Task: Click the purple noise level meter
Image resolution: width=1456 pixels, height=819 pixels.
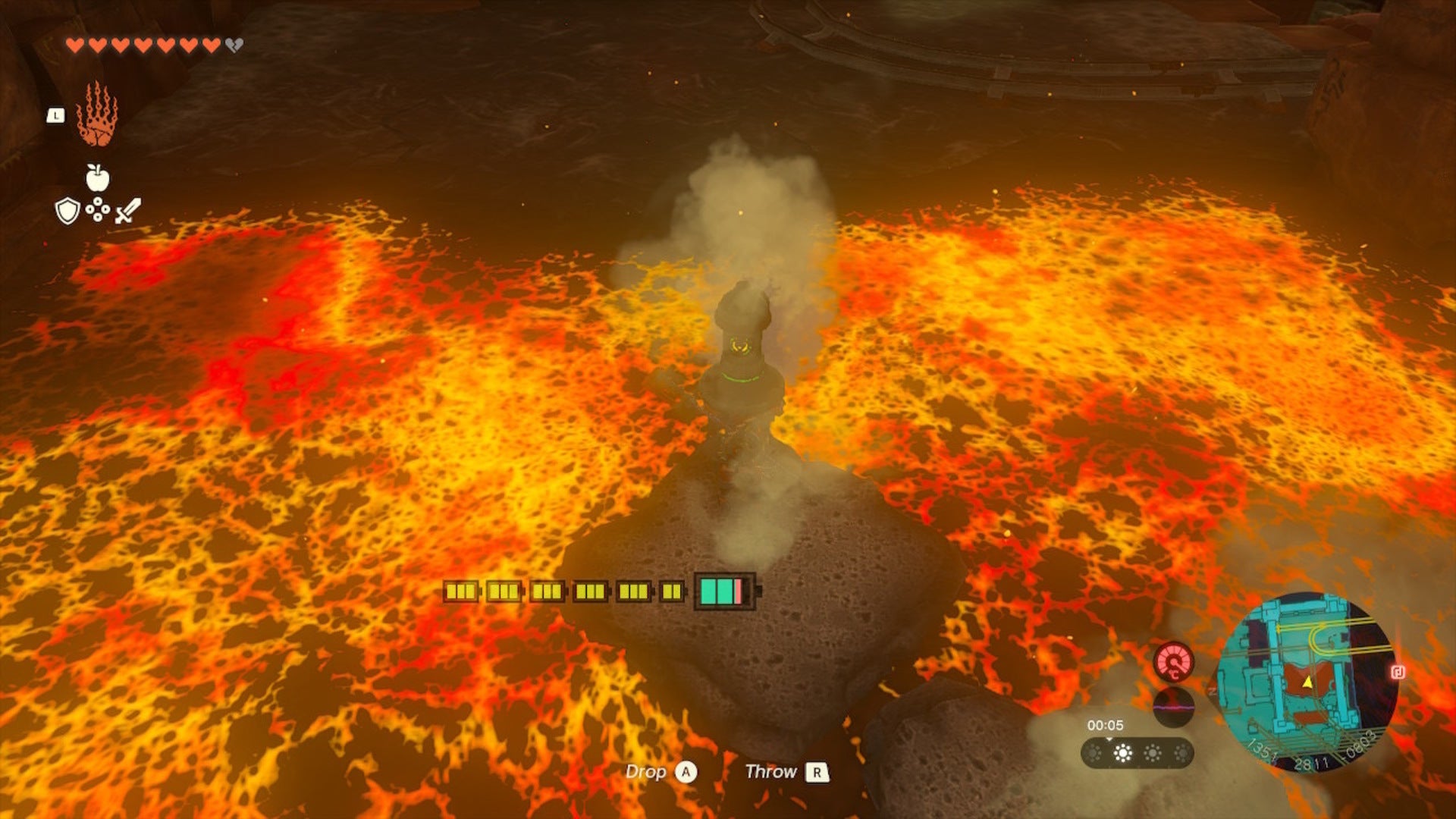Action: pyautogui.click(x=1175, y=706)
